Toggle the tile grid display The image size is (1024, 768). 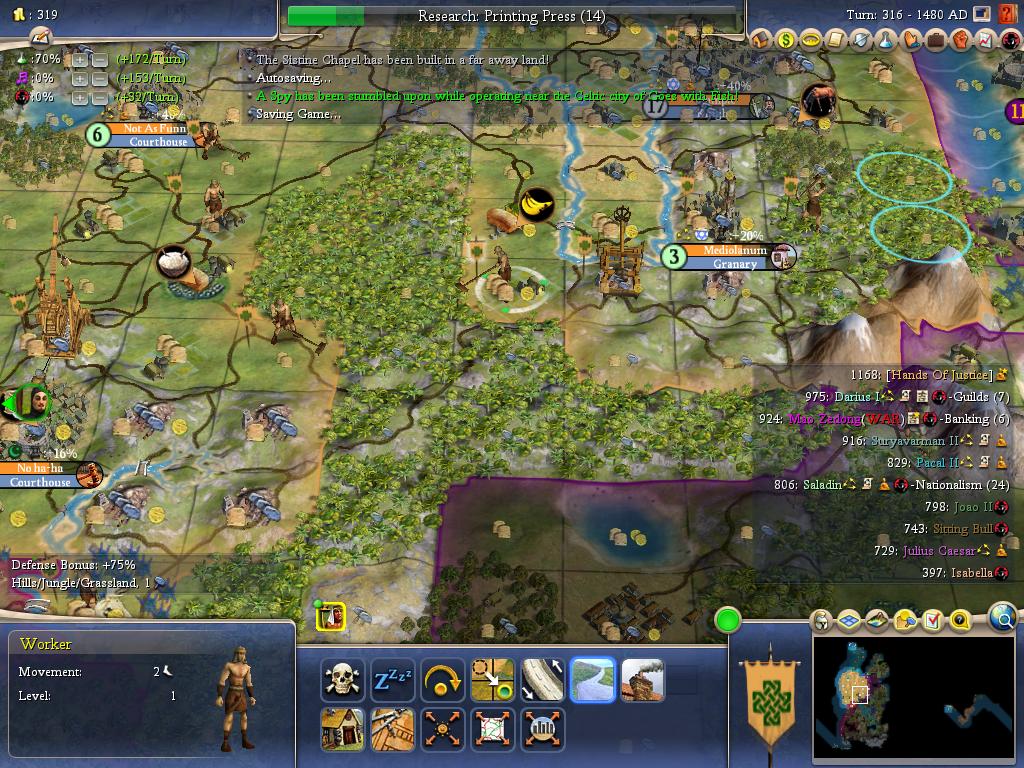pyautogui.click(x=848, y=621)
